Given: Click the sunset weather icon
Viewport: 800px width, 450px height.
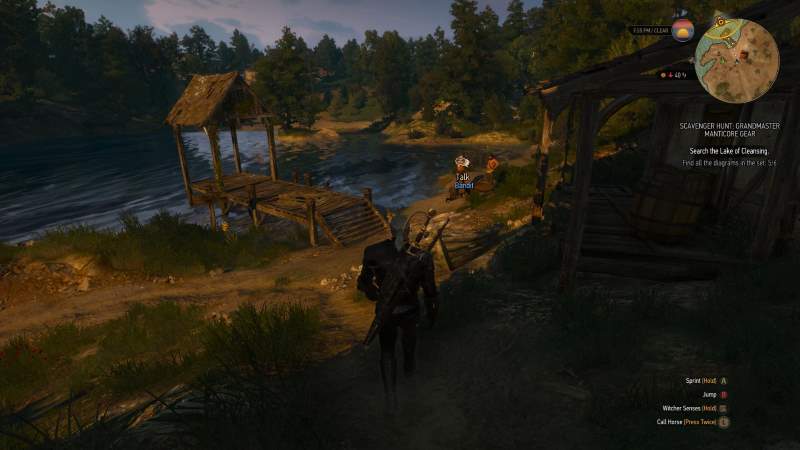Looking at the screenshot, I should 683,30.
